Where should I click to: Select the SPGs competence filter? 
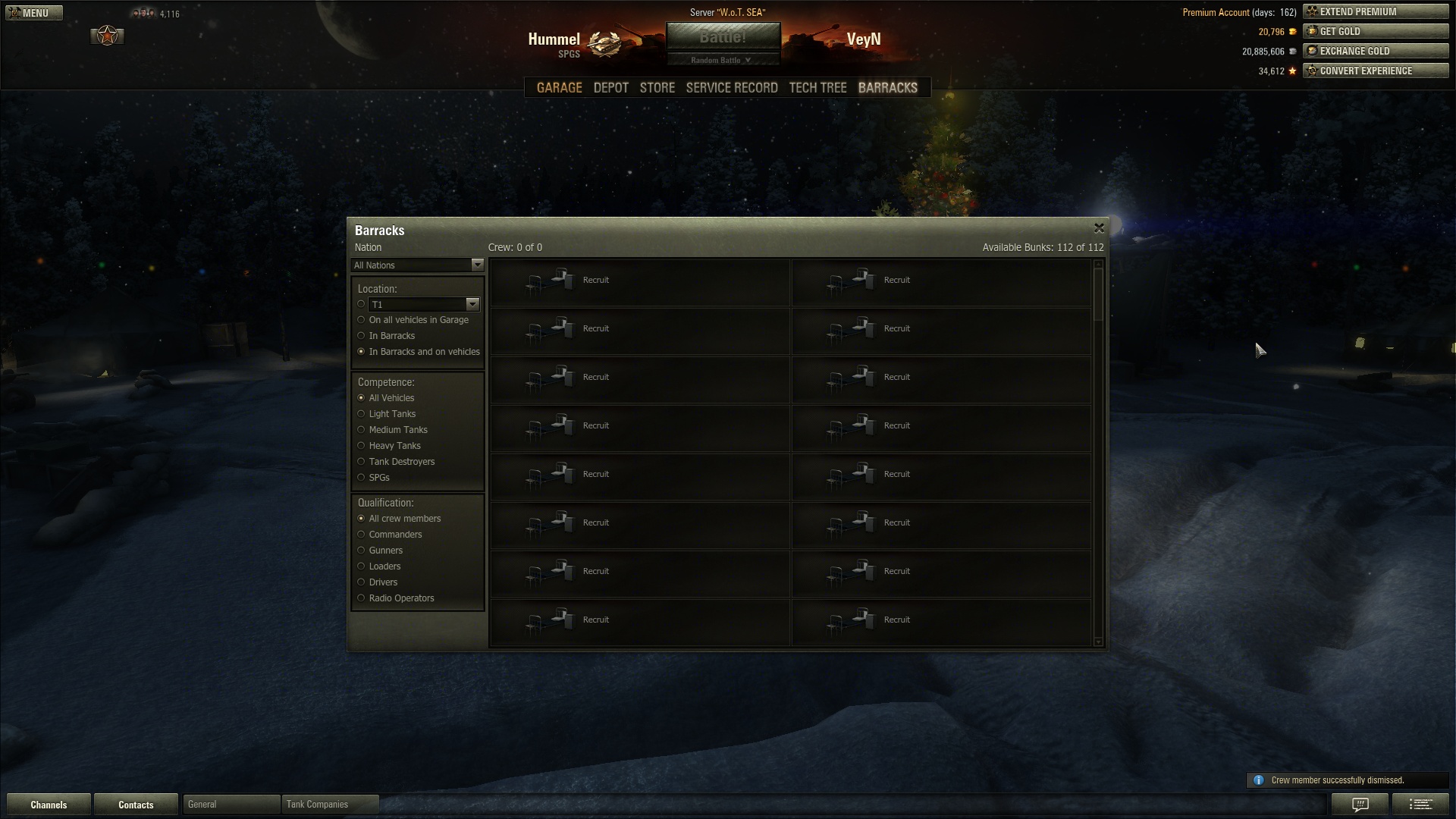tap(362, 478)
